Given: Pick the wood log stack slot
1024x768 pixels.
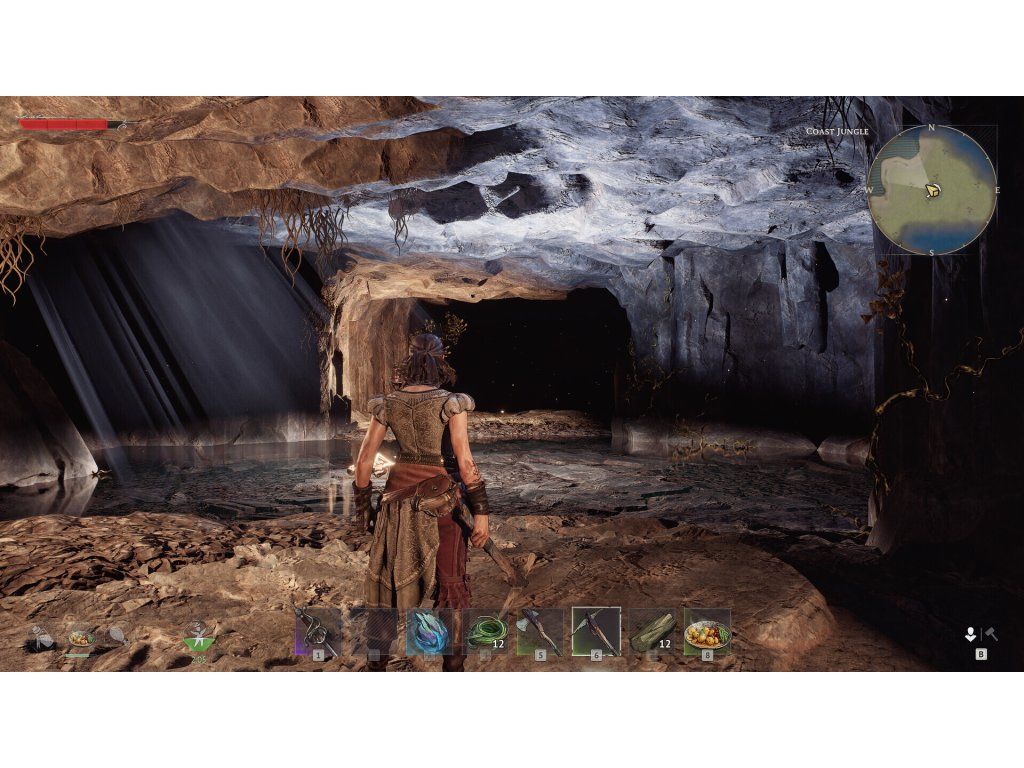Looking at the screenshot, I should pyautogui.click(x=652, y=631).
